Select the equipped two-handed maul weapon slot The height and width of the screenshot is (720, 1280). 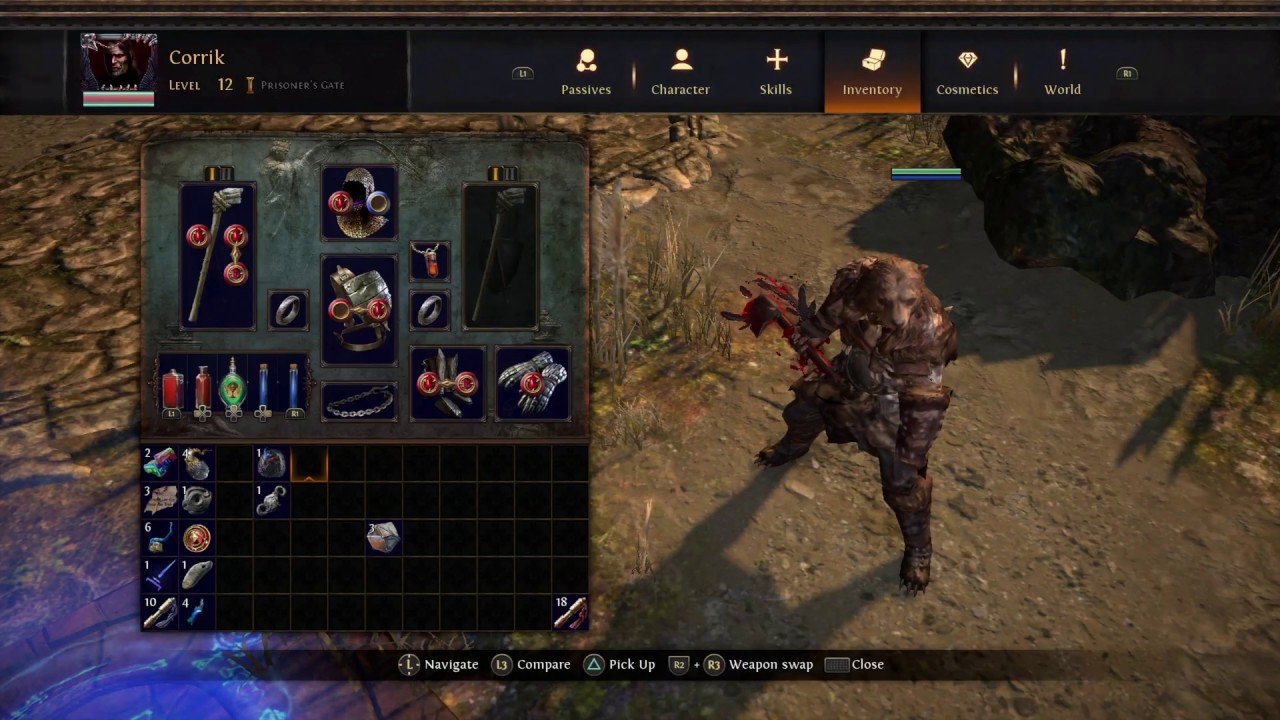pyautogui.click(x=217, y=255)
